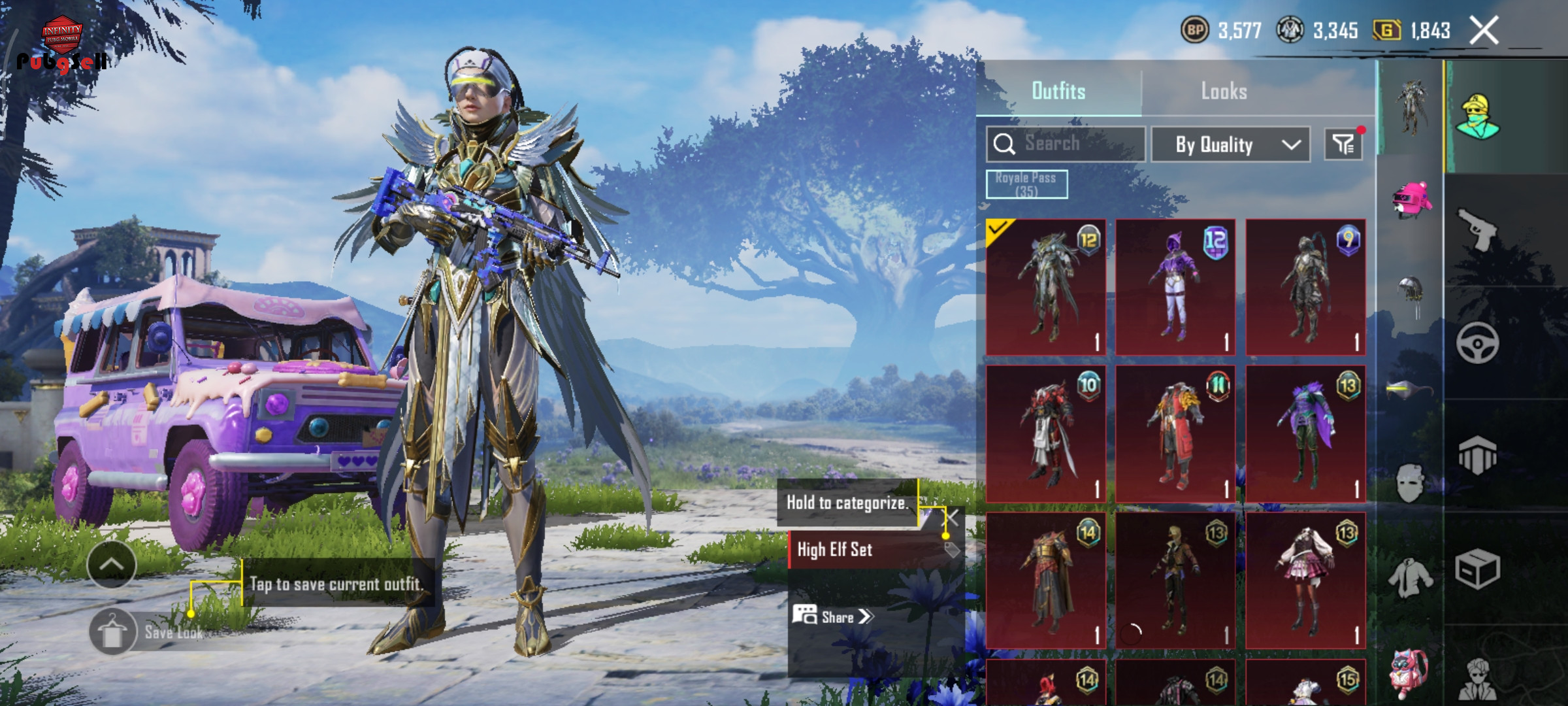
Task: Choose the purple hooded level 12 outfit
Action: pos(1175,288)
